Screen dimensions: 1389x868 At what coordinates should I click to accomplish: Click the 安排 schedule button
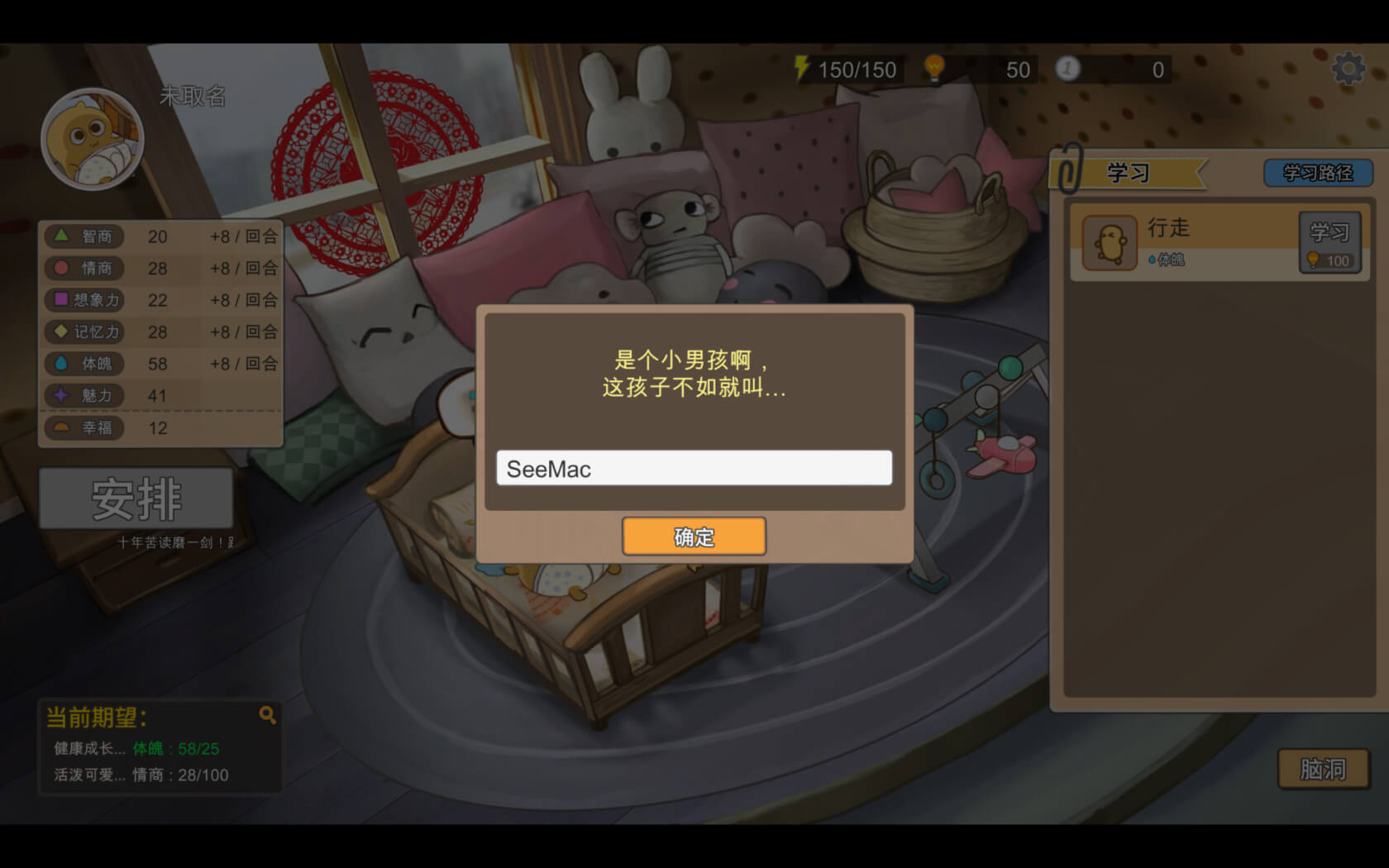pyautogui.click(x=136, y=498)
